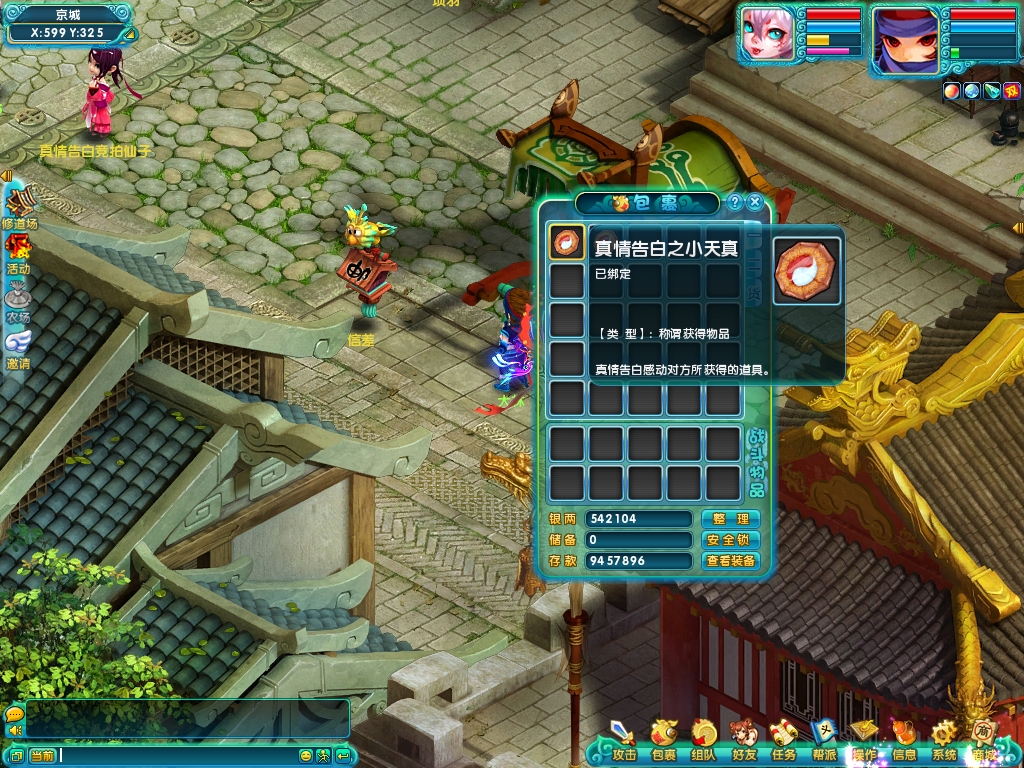Open the 系统 system settings gear
The height and width of the screenshot is (768, 1024).
[x=944, y=738]
